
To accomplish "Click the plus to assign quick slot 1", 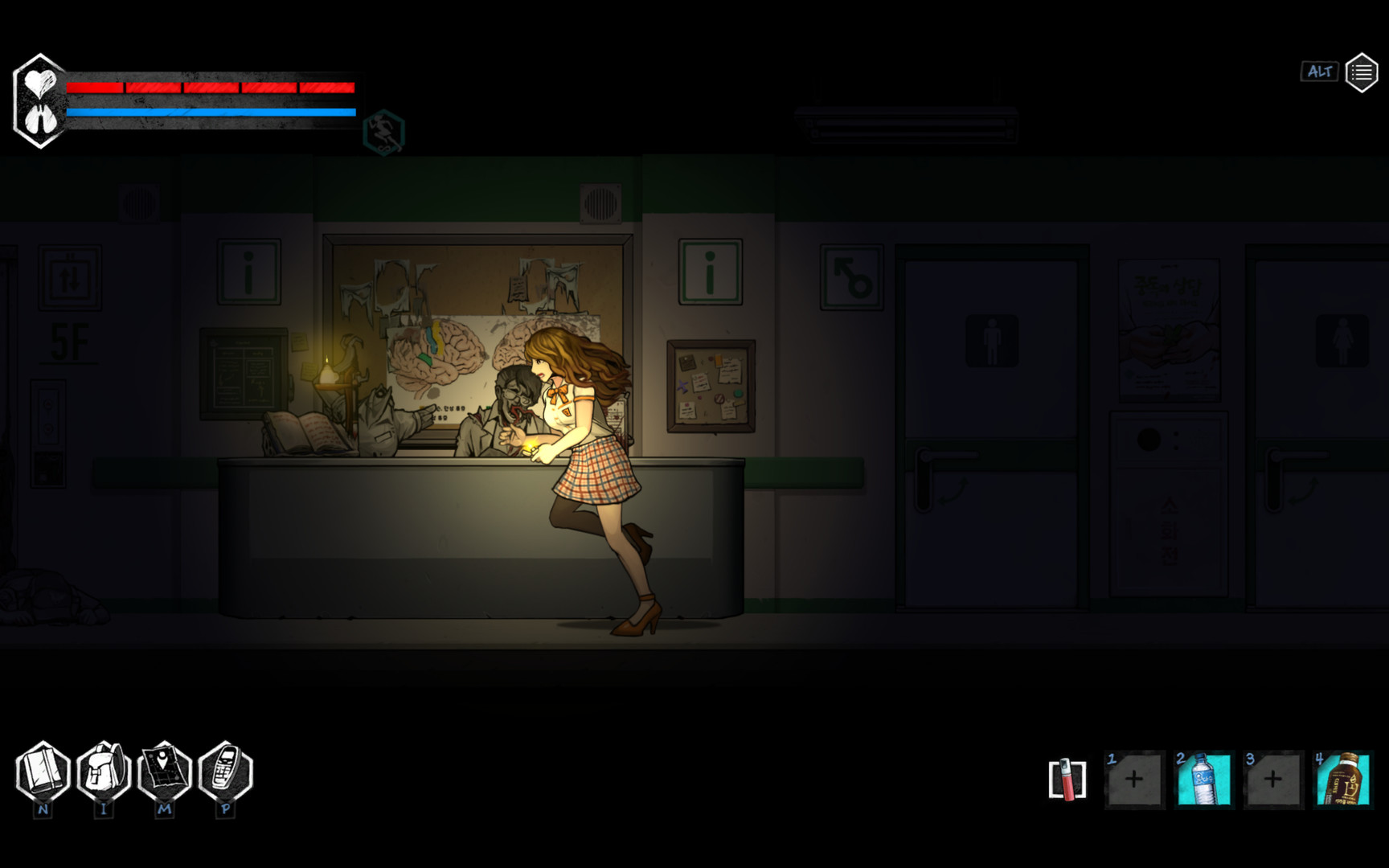I will pyautogui.click(x=1134, y=778).
